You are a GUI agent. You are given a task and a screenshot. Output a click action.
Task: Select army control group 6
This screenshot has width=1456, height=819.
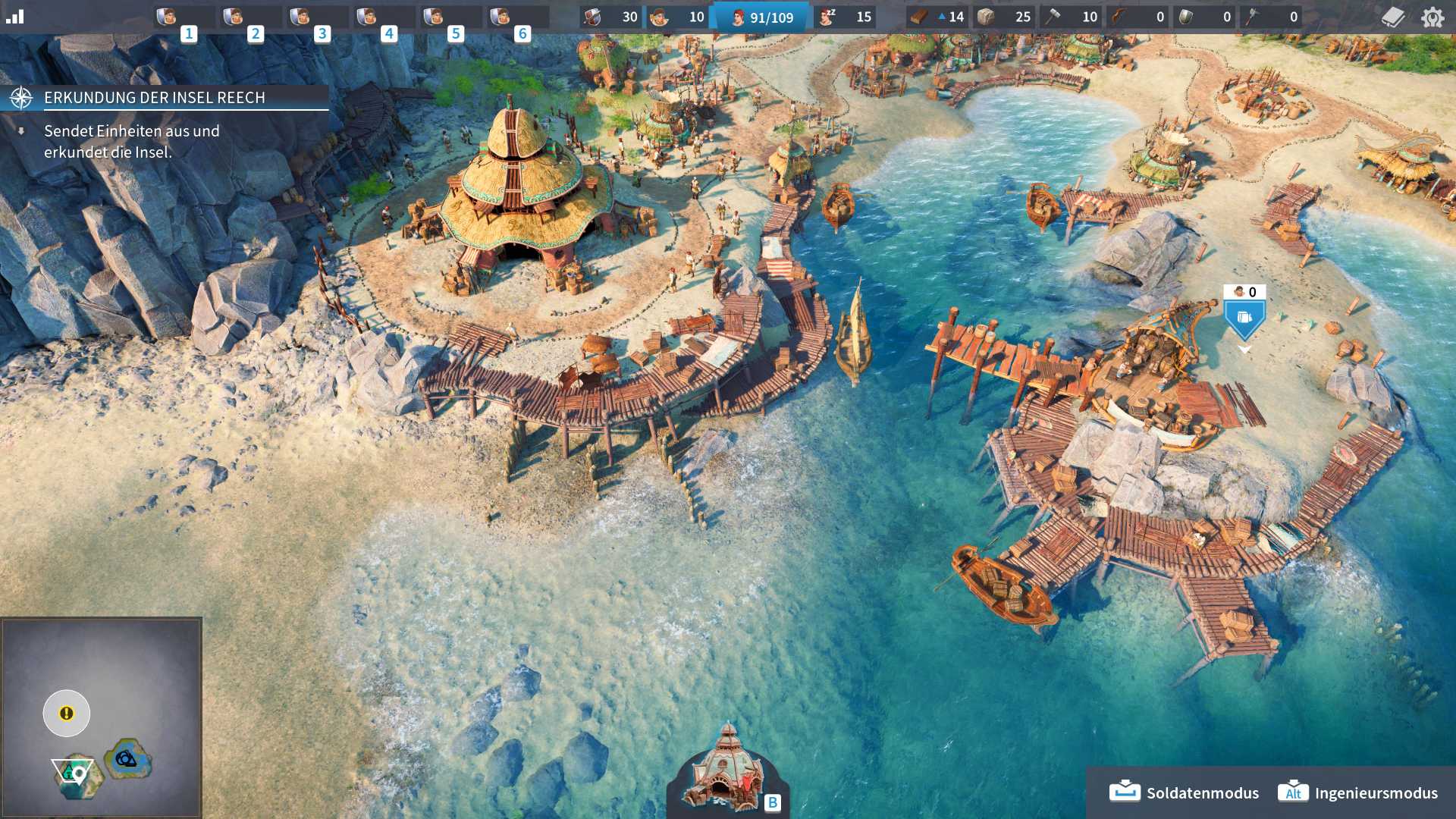517,17
